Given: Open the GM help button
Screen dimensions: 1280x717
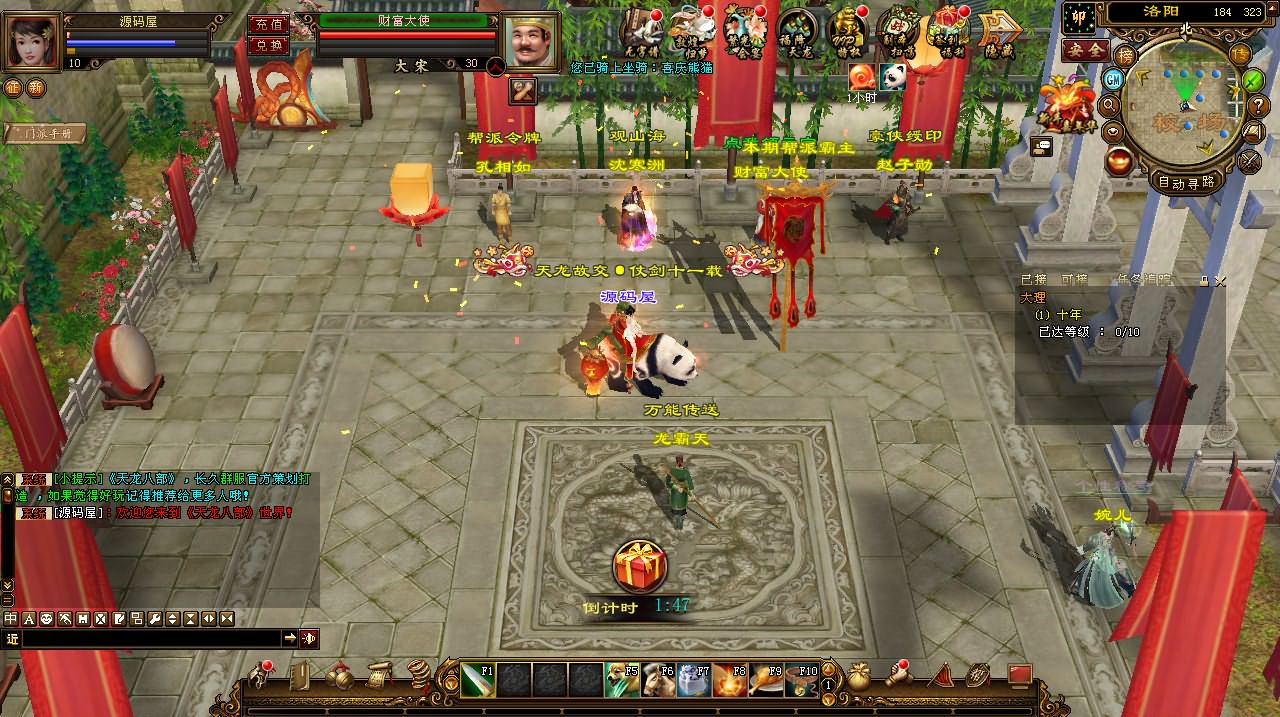Looking at the screenshot, I should click(1113, 79).
